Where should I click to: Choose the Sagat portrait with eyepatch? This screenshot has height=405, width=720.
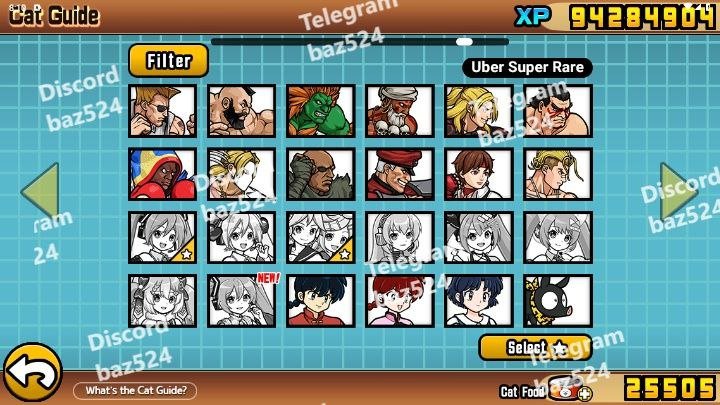[x=320, y=174]
